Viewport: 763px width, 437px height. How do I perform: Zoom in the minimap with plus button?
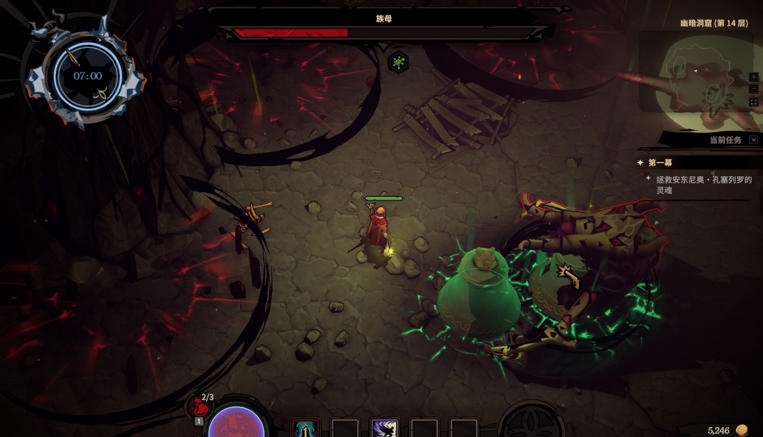[754, 77]
